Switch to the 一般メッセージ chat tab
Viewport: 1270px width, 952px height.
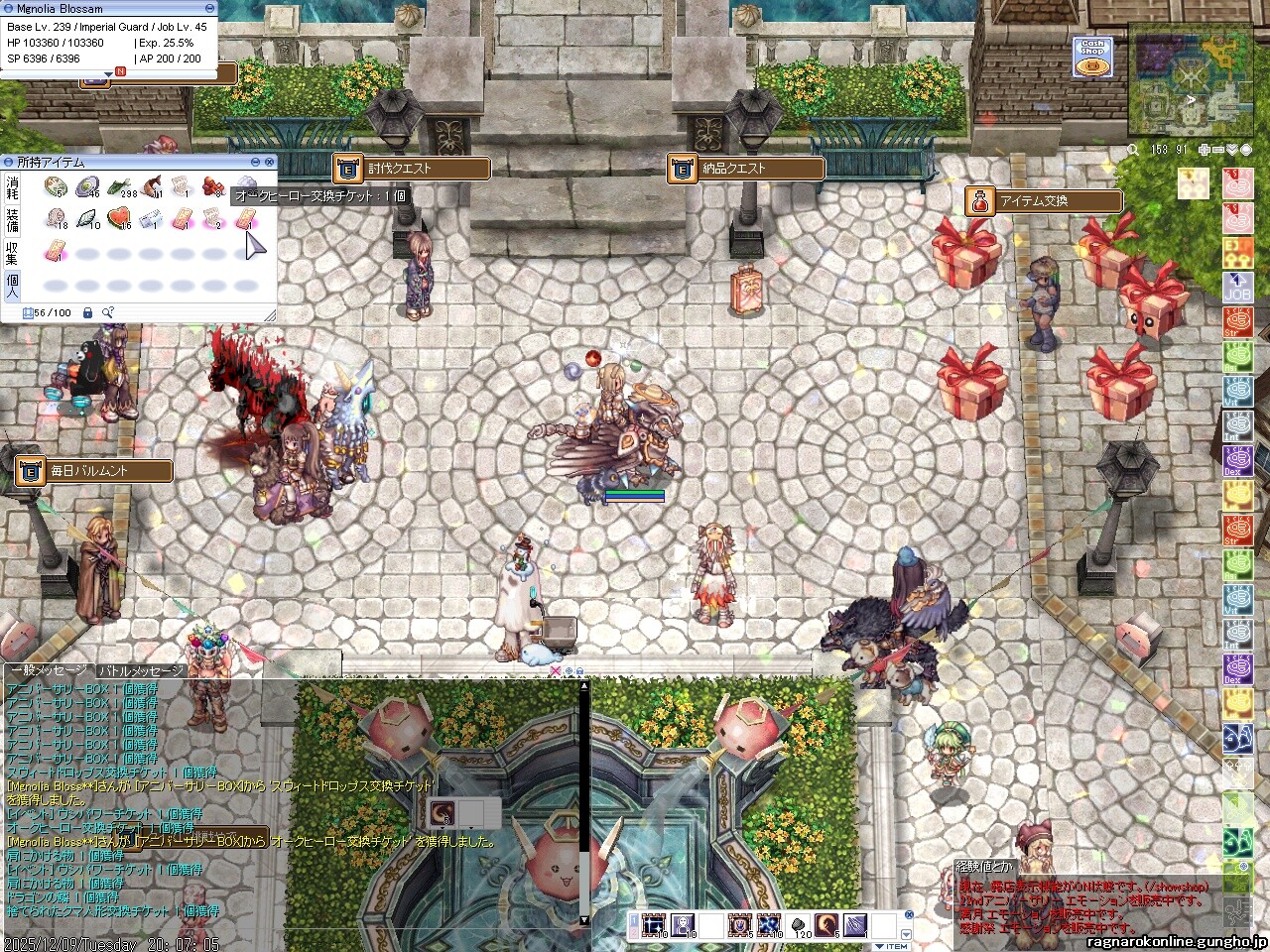48,670
